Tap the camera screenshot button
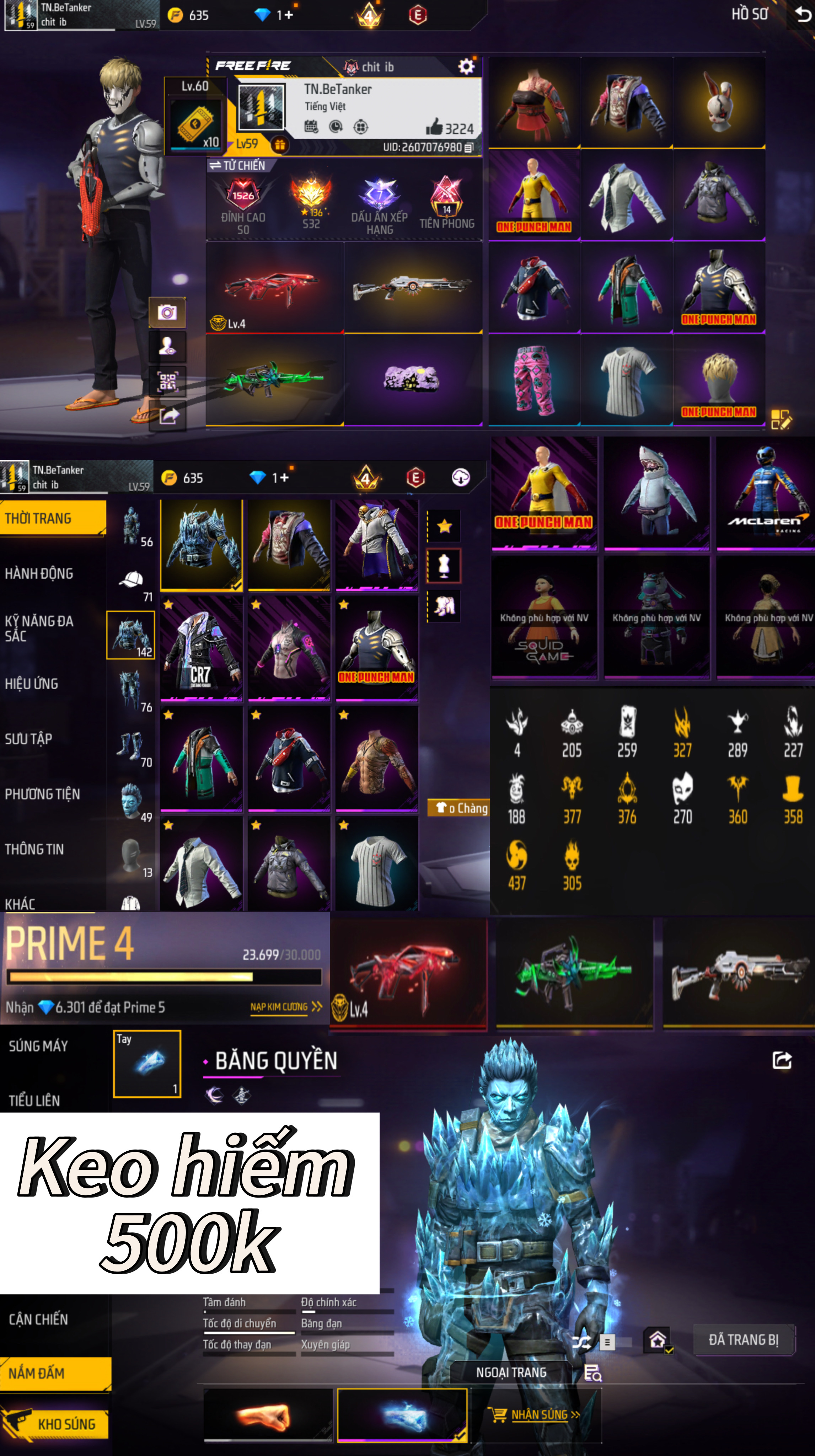Viewport: 815px width, 1456px height. (167, 312)
